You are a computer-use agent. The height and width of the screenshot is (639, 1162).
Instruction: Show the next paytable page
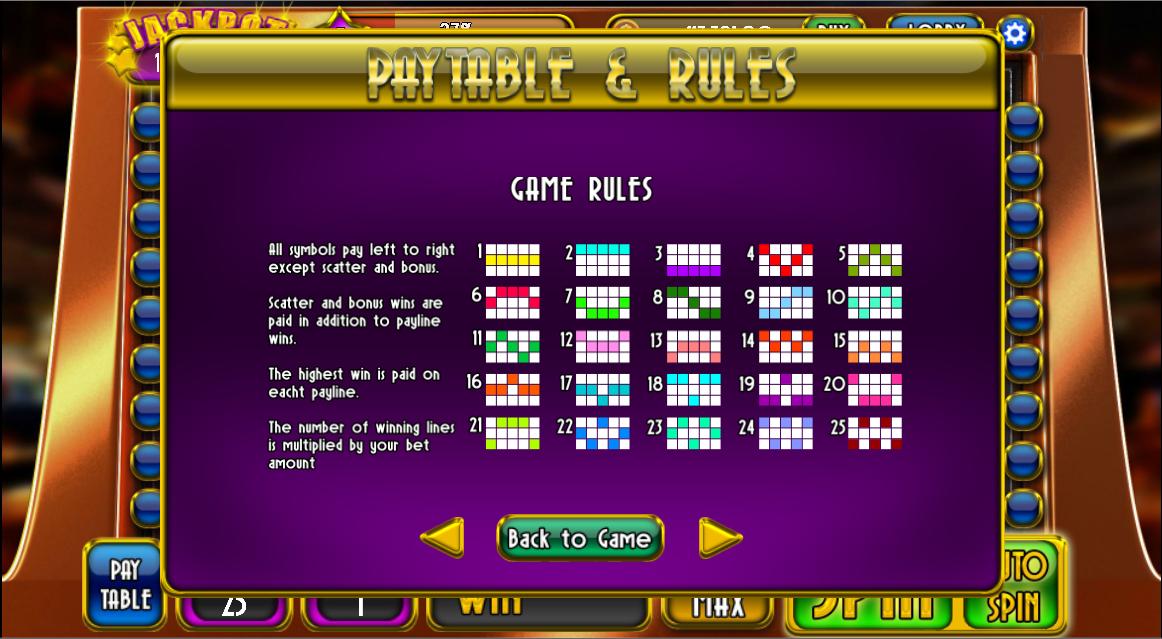click(720, 538)
